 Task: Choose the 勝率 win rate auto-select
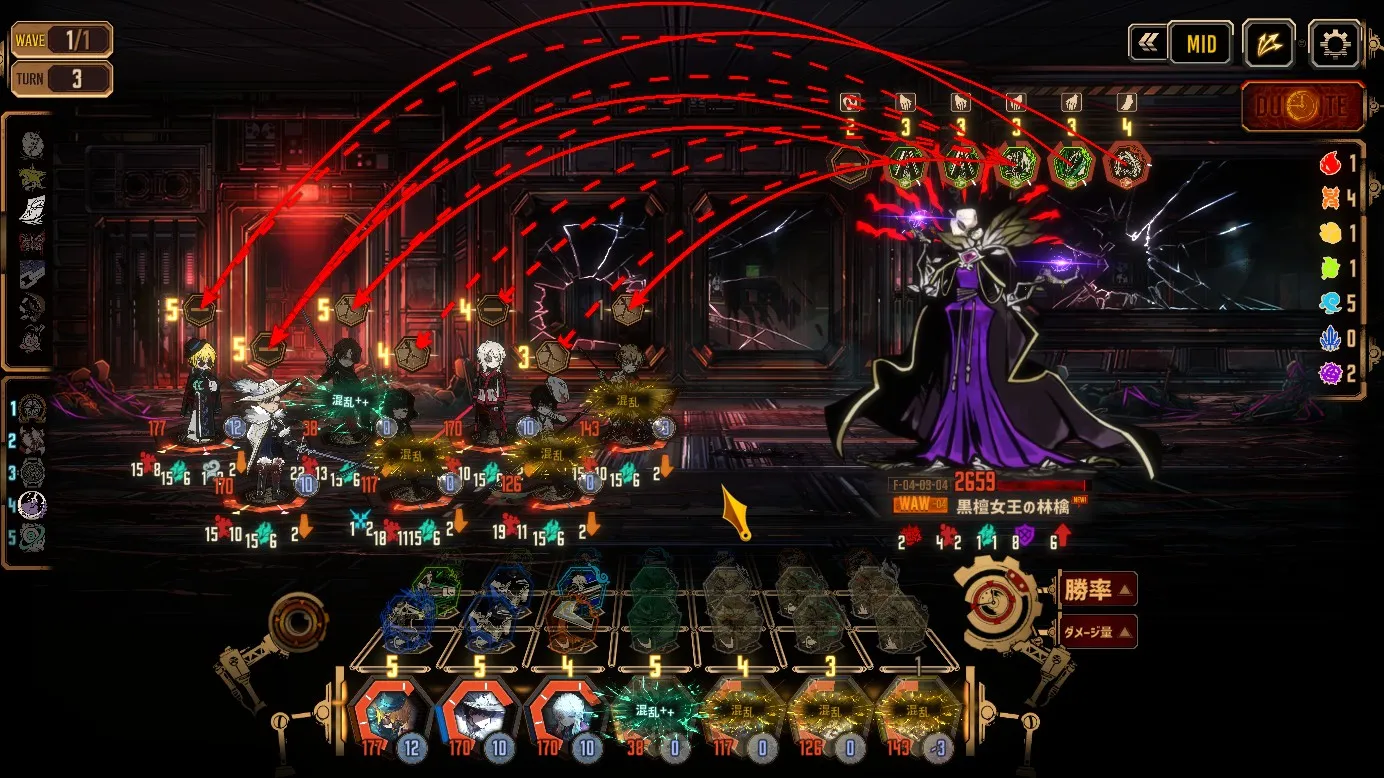pyautogui.click(x=1096, y=590)
